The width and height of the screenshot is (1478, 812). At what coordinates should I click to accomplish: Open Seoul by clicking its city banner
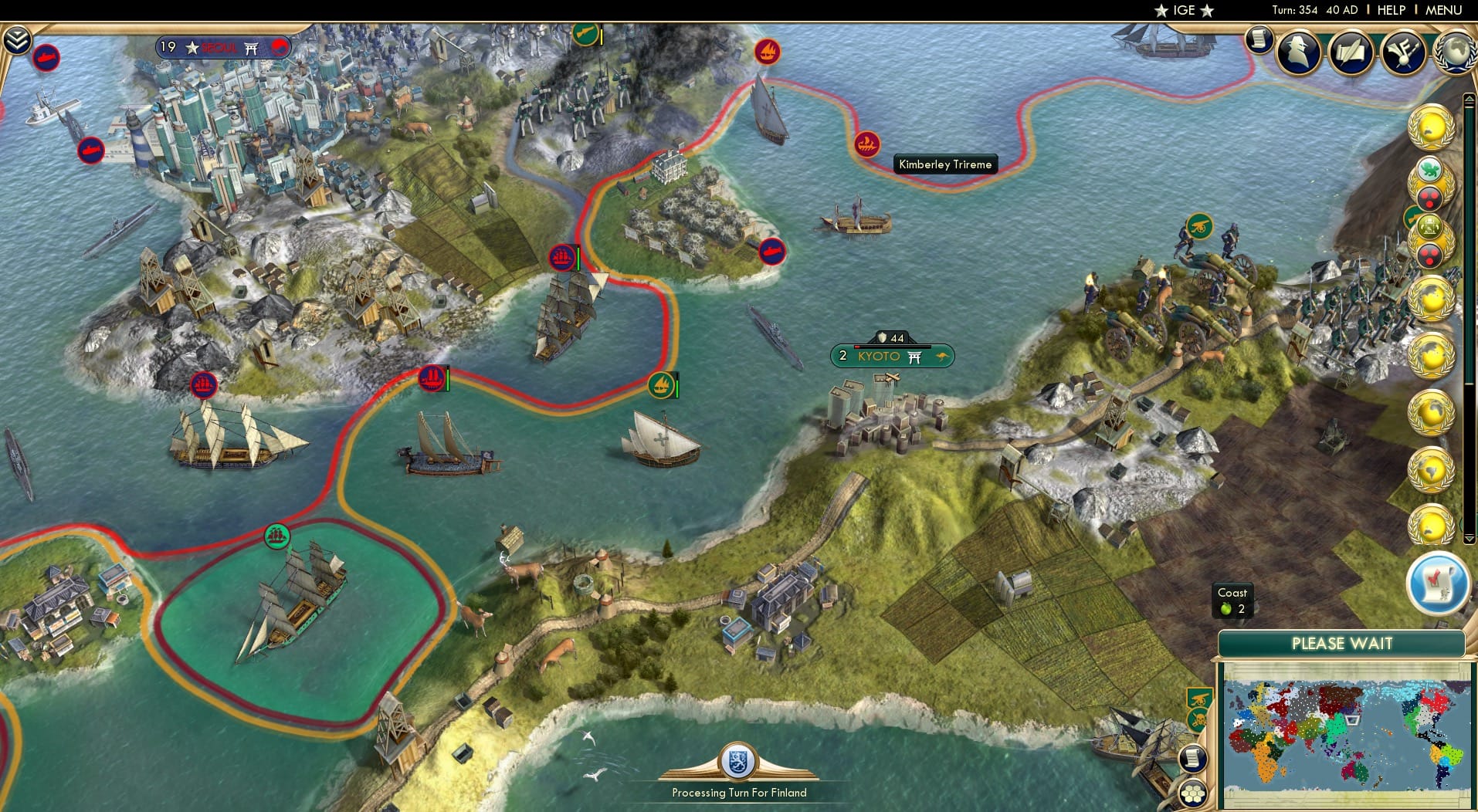[x=222, y=46]
